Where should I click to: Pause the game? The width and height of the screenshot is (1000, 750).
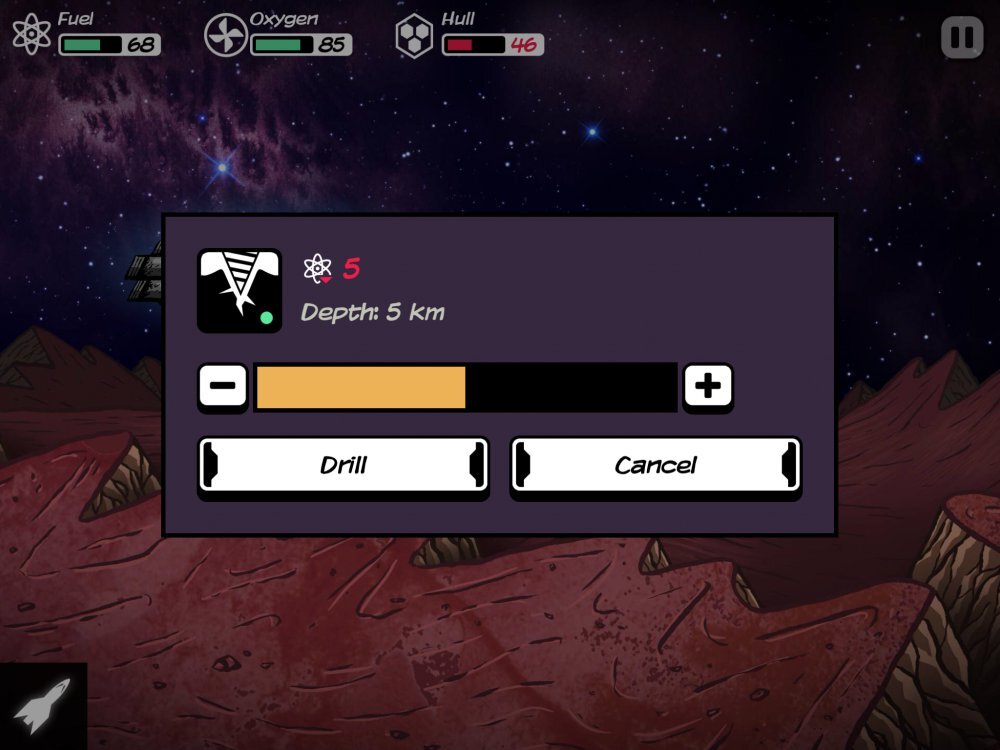coord(962,38)
